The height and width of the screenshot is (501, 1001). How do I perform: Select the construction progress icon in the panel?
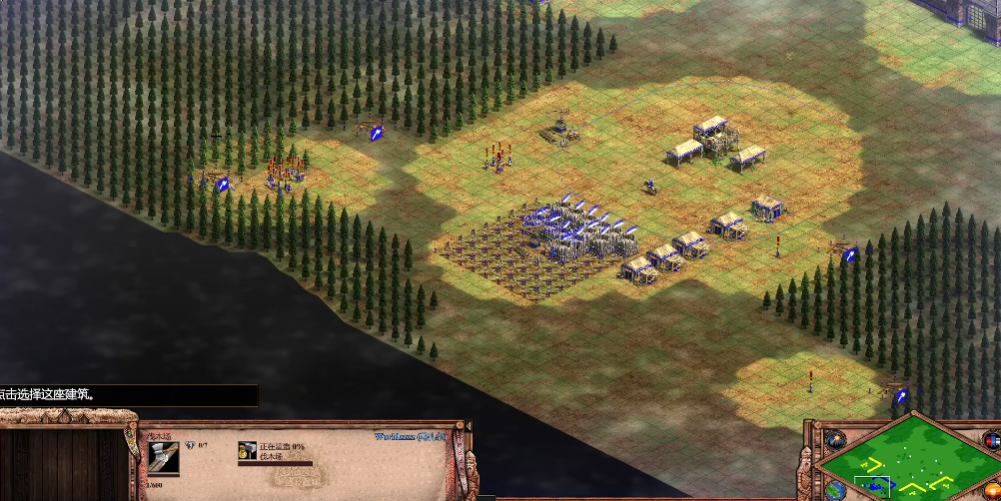click(246, 451)
